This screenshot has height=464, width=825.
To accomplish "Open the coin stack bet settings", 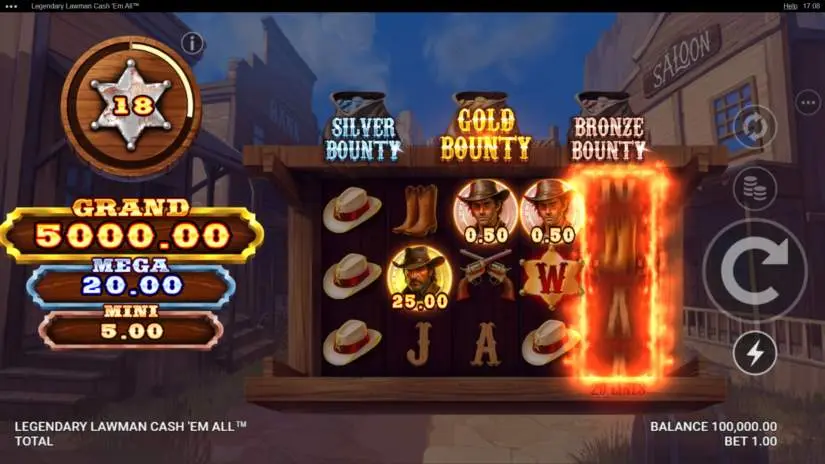I will pos(755,188).
